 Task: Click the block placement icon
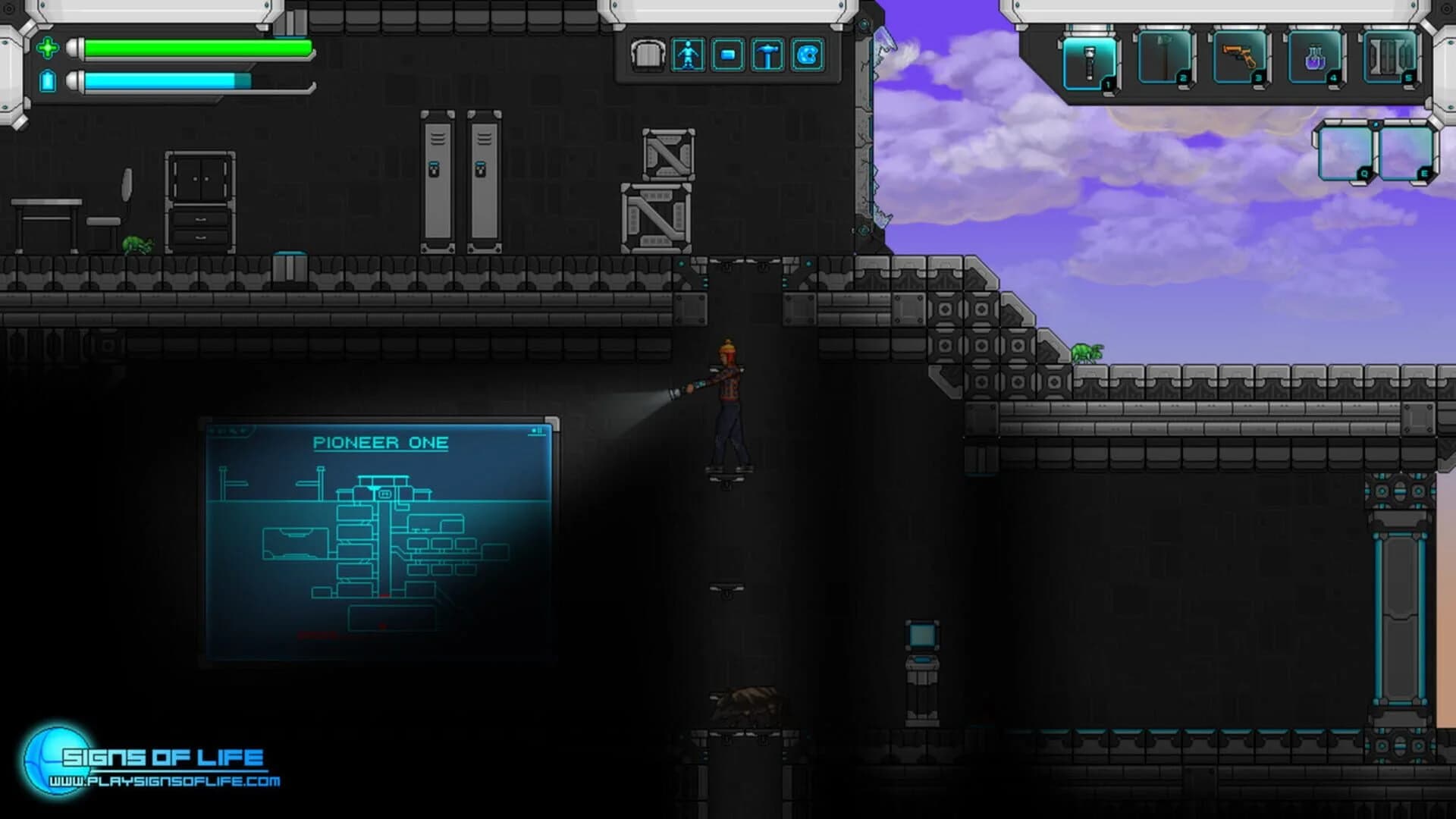coord(729,53)
